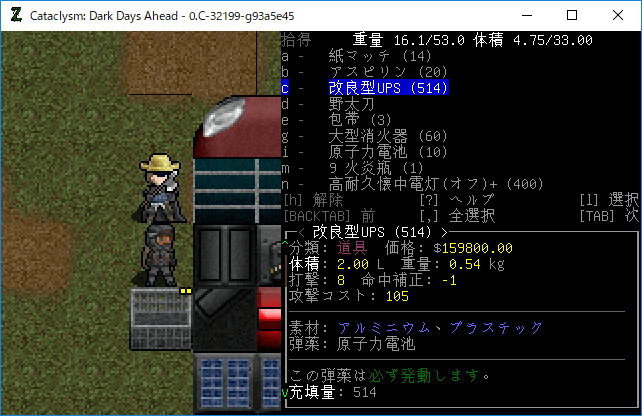
Task: Select the 野太刀 item in the pickup list
Action: click(x=355, y=104)
